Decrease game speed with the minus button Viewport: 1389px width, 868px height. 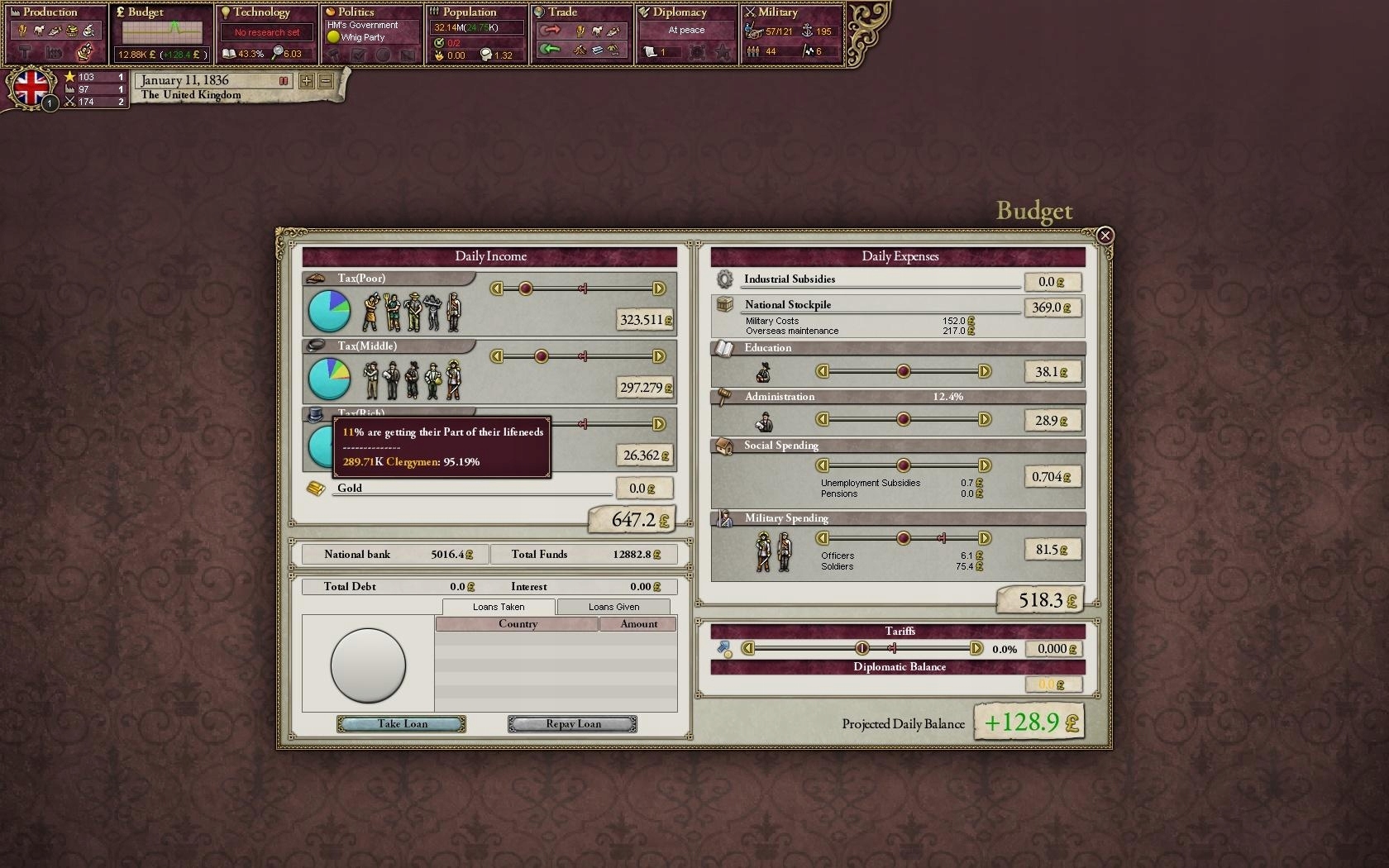326,81
